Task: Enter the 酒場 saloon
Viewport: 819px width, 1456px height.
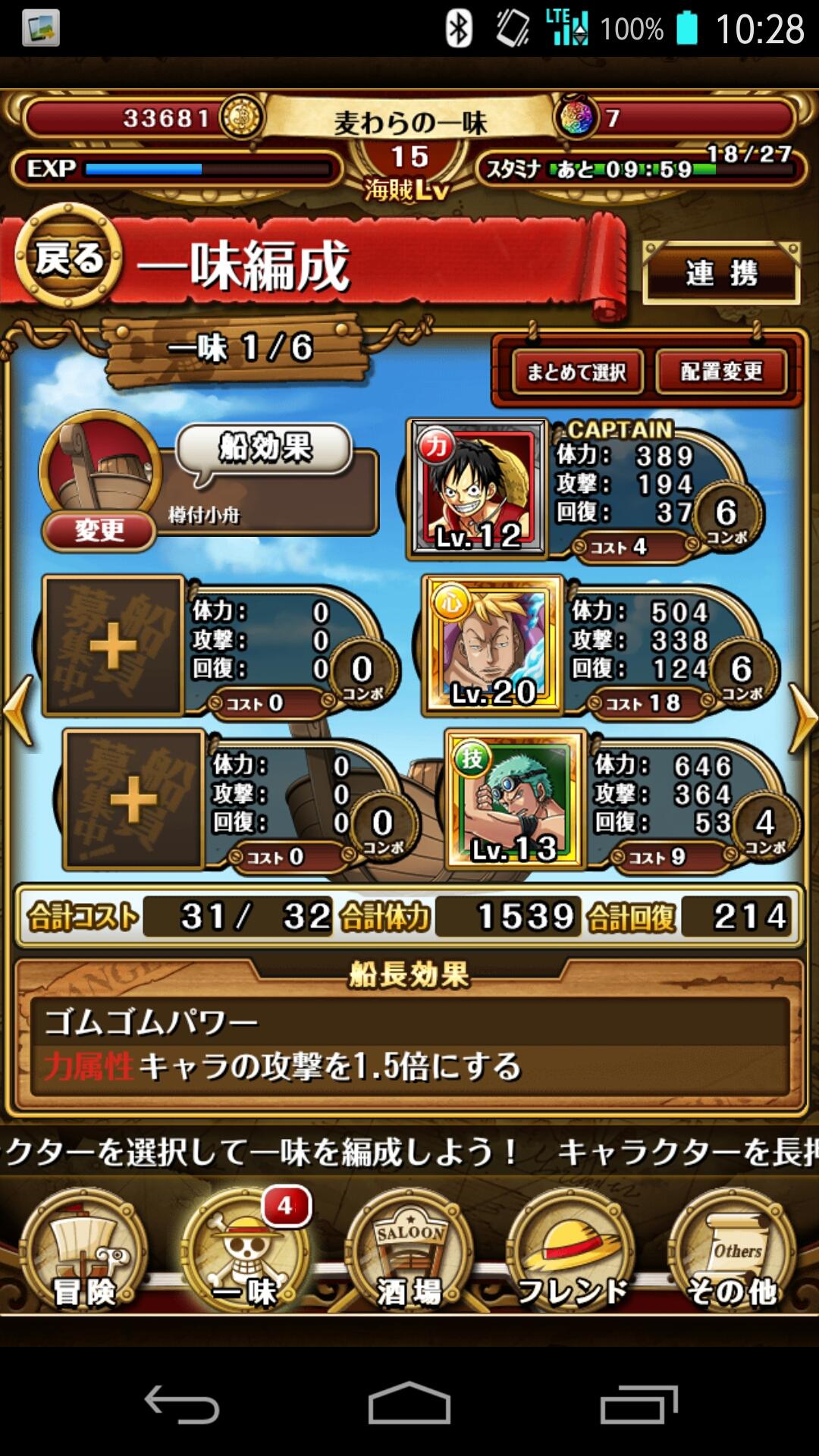Action: pos(409,1253)
